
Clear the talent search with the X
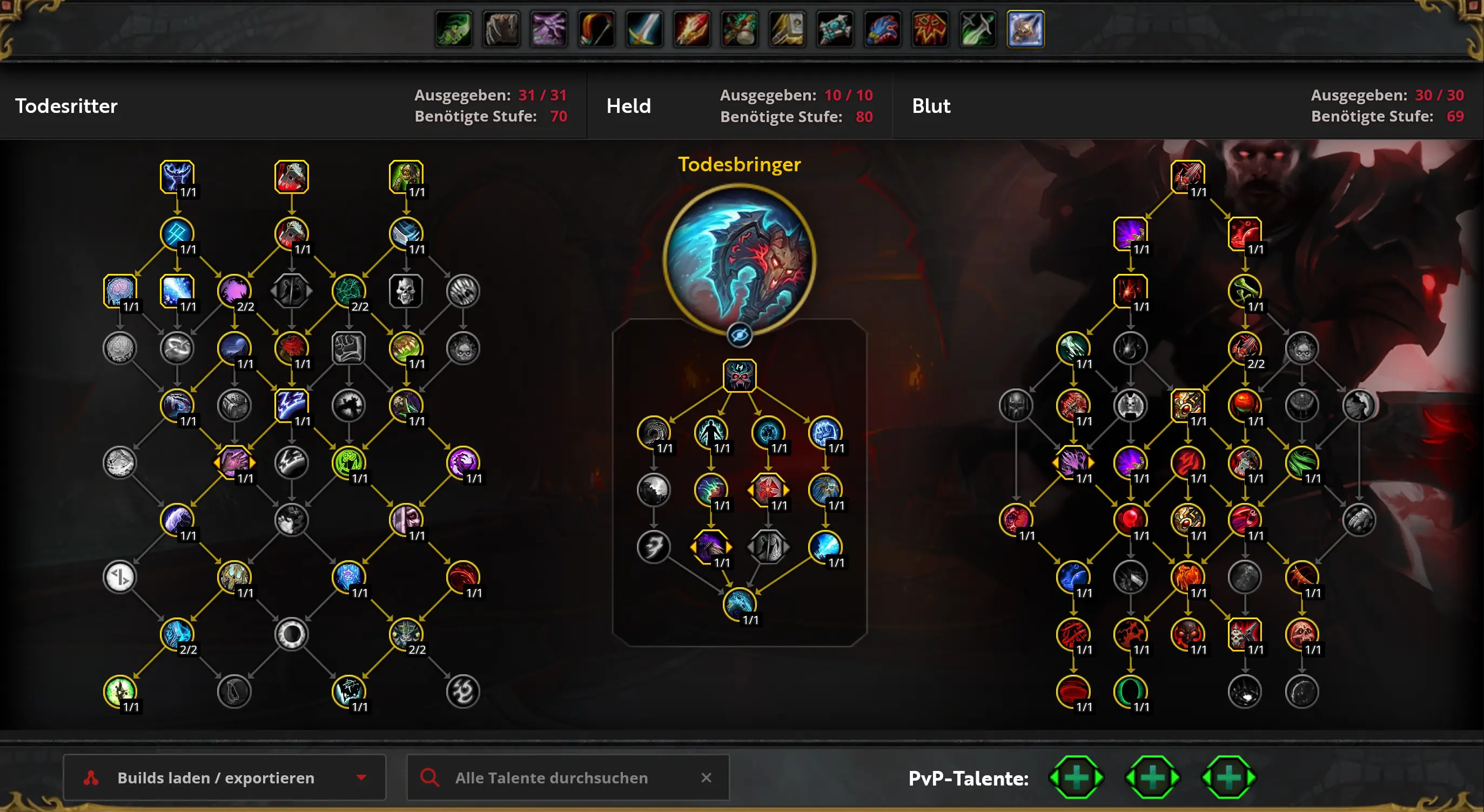(x=706, y=777)
